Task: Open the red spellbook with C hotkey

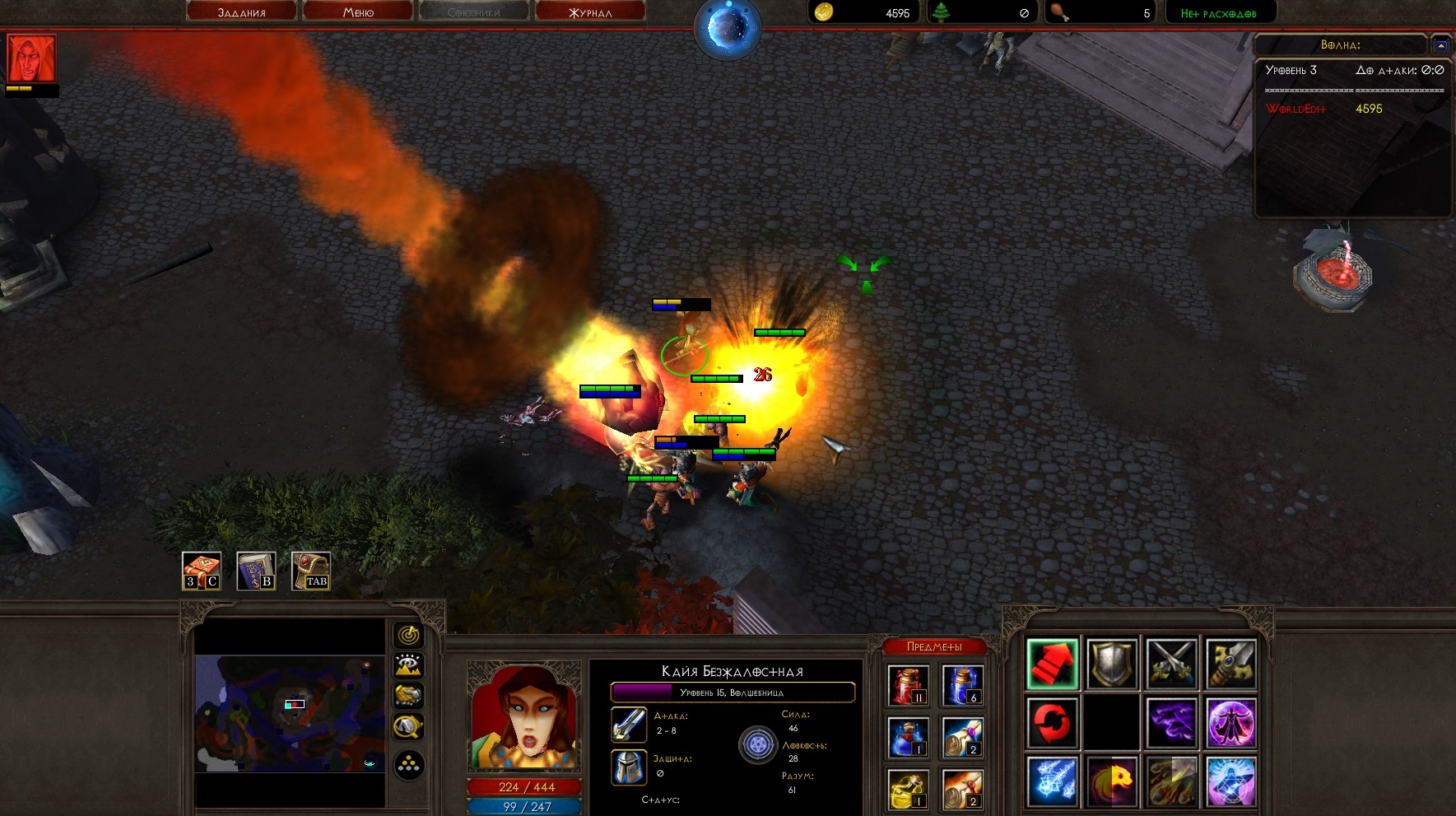Action: click(202, 571)
